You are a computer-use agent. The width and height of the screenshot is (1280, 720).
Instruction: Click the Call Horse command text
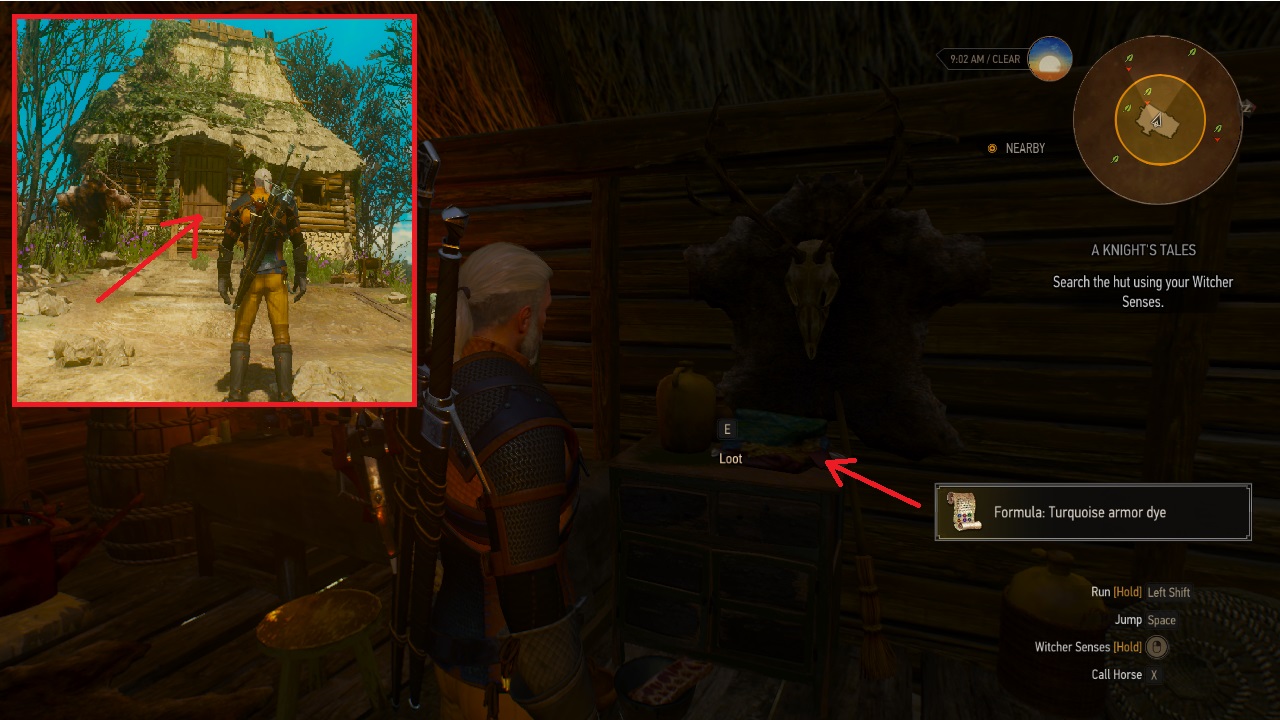[1116, 674]
